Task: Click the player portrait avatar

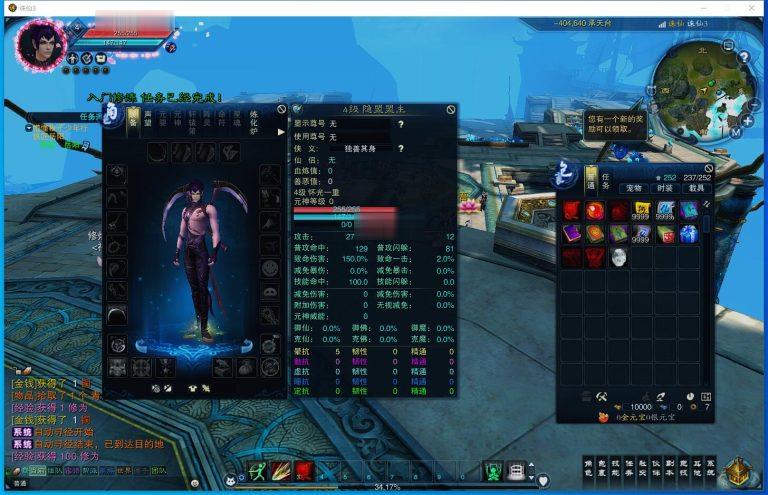Action: [x=40, y=43]
